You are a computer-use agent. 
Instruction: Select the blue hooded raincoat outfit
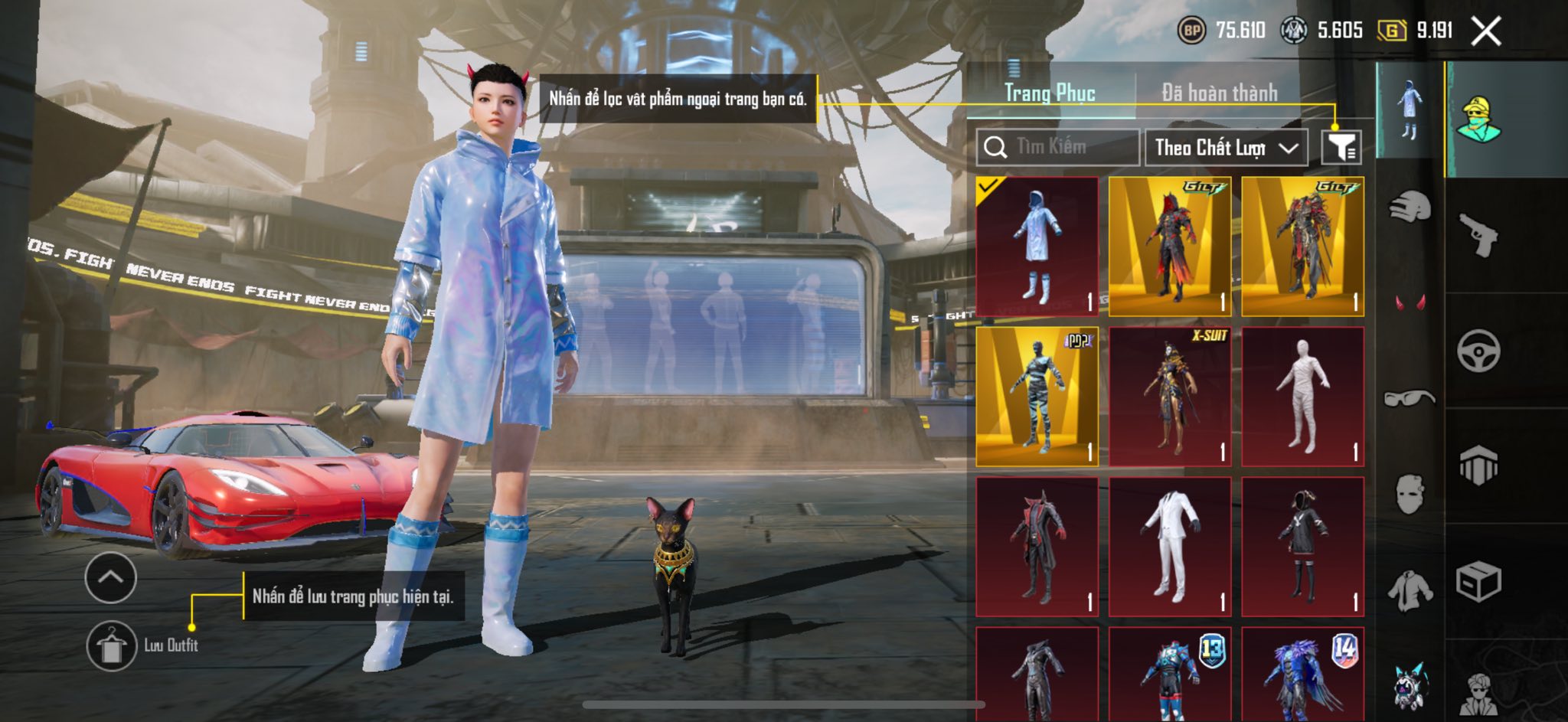pyautogui.click(x=1037, y=246)
